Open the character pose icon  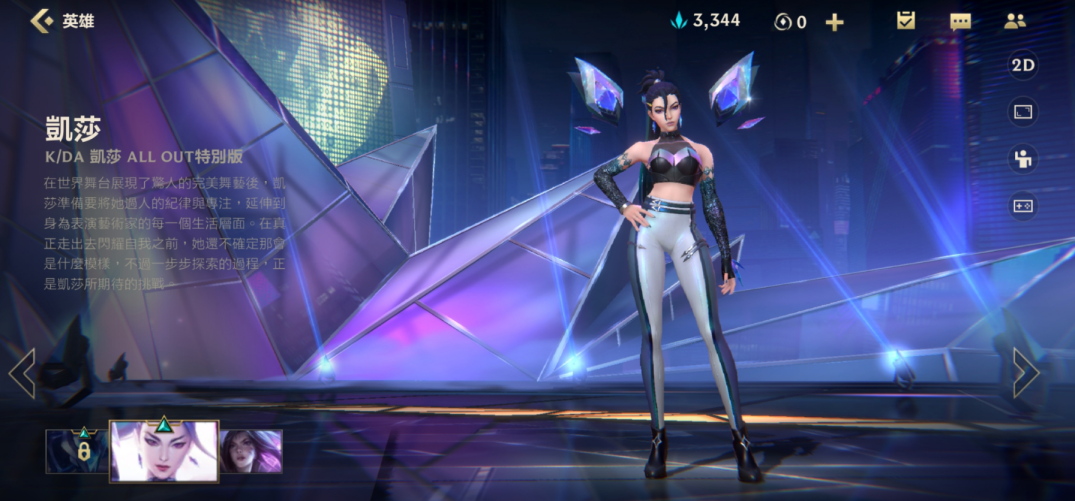coord(1022,159)
